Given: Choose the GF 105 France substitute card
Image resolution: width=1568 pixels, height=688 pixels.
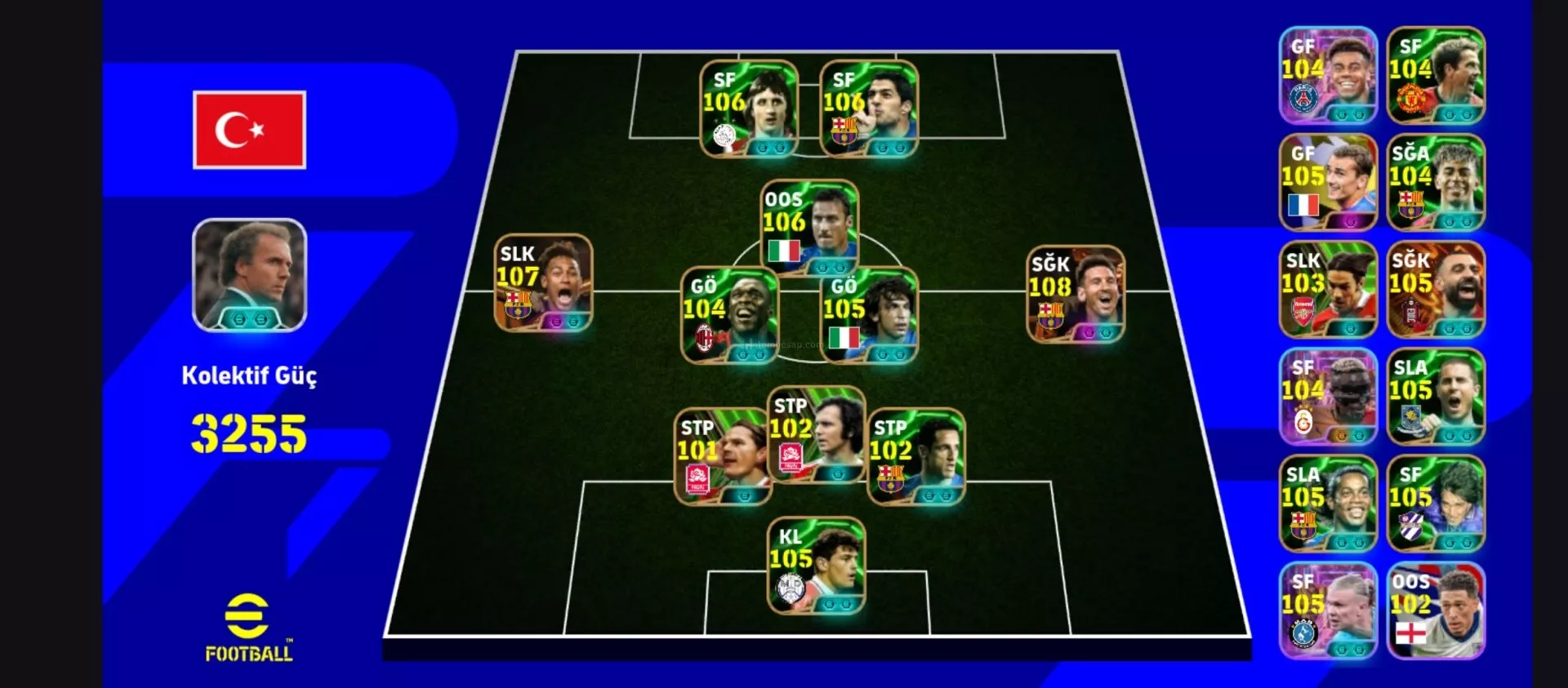Looking at the screenshot, I should [1328, 182].
